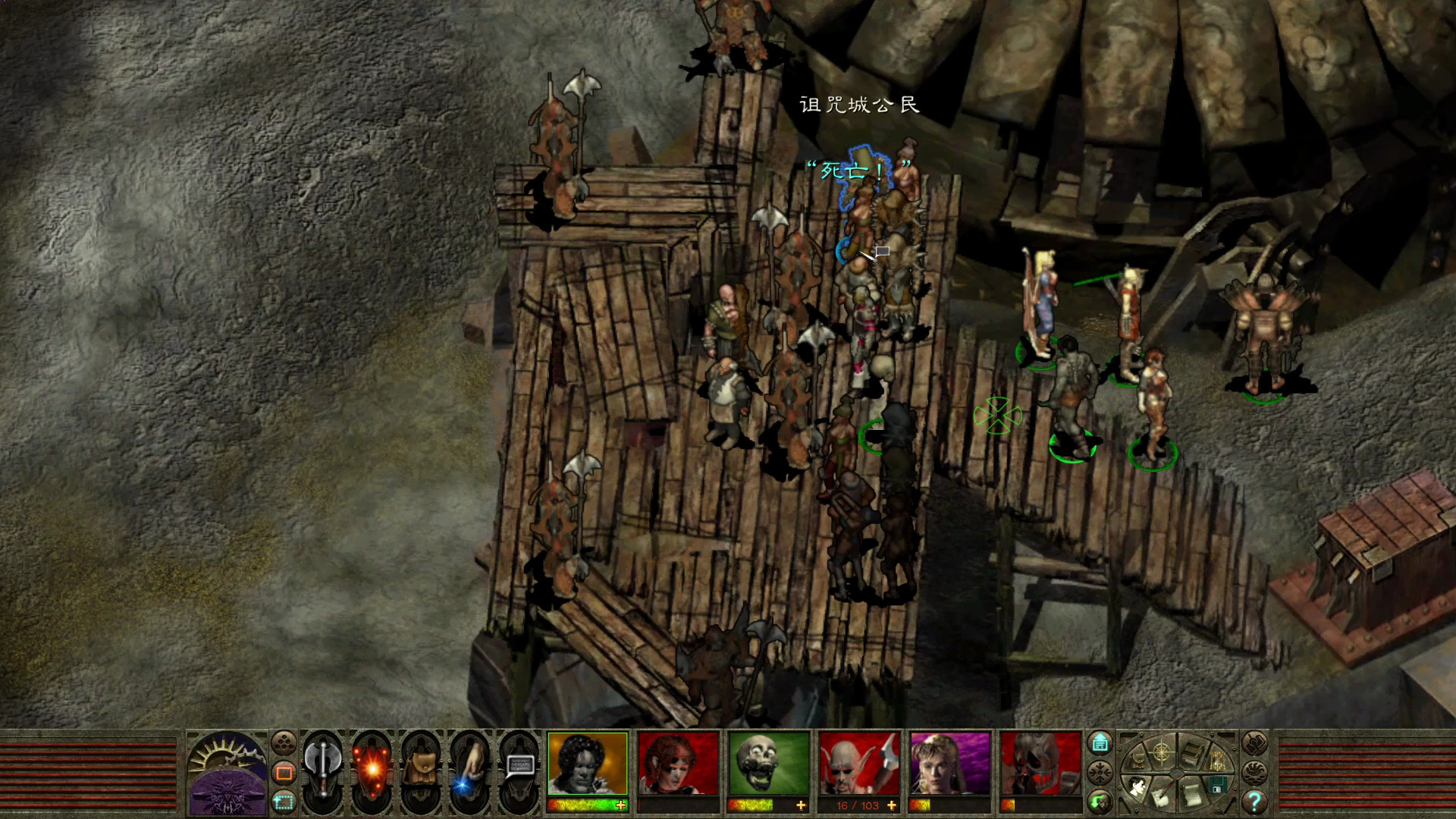Screen dimensions: 1456x819
Task: Open the inventory bag in the radial menu
Action: pos(1137,762)
